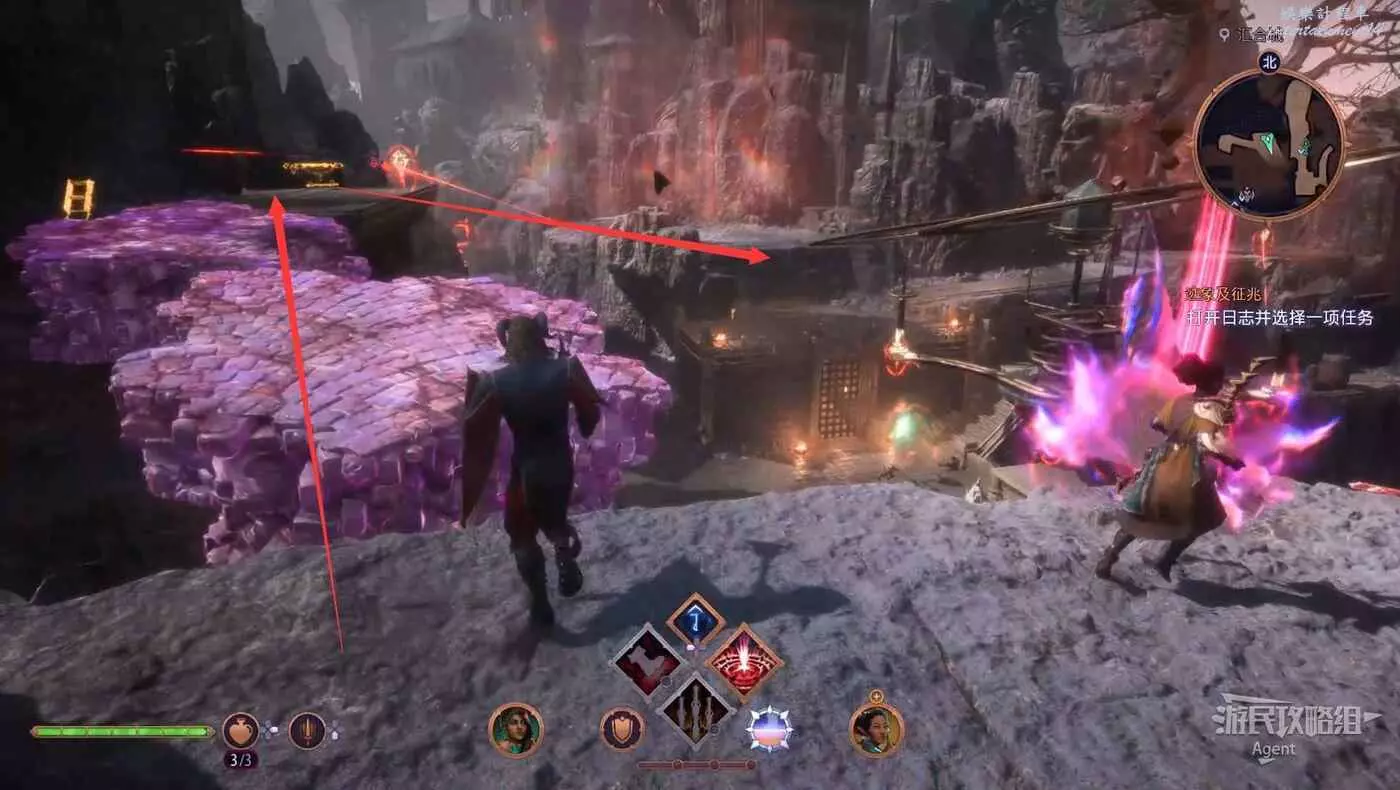This screenshot has width=1400, height=790.
Task: Activate the dark red left diamond ability
Action: point(647,661)
